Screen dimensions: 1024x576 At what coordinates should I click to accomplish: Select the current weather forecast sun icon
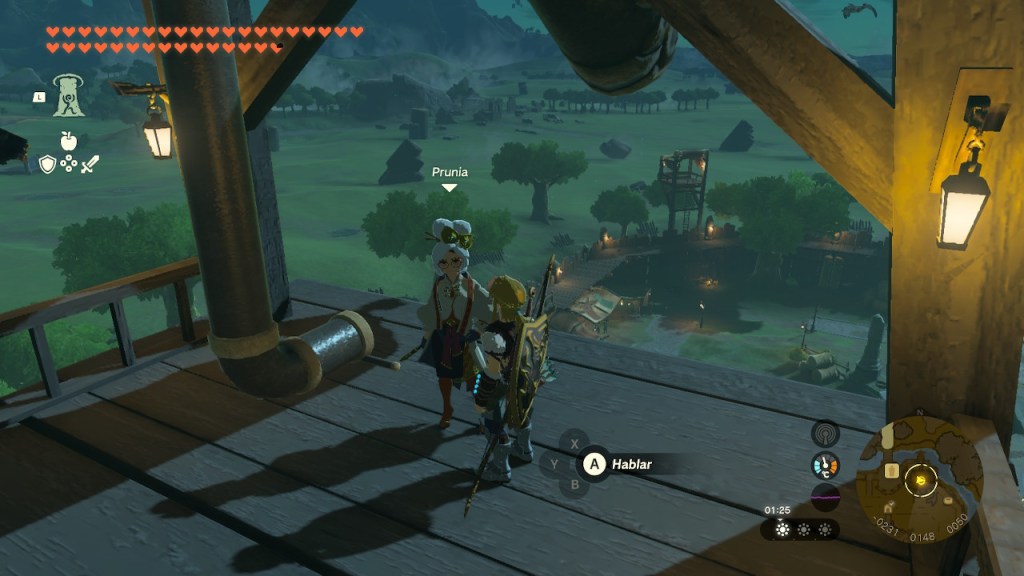coord(782,529)
